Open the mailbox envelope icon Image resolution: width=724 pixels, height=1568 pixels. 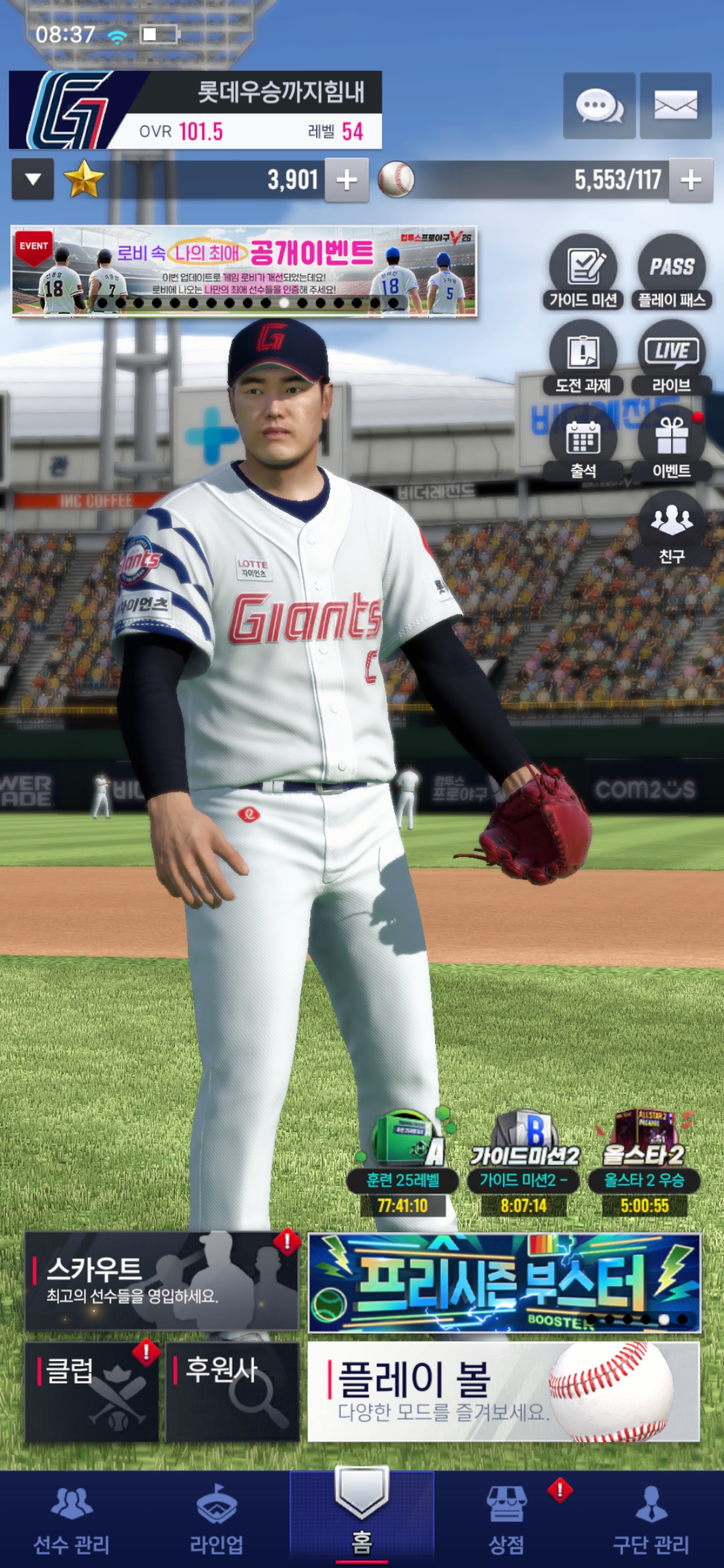pos(675,106)
